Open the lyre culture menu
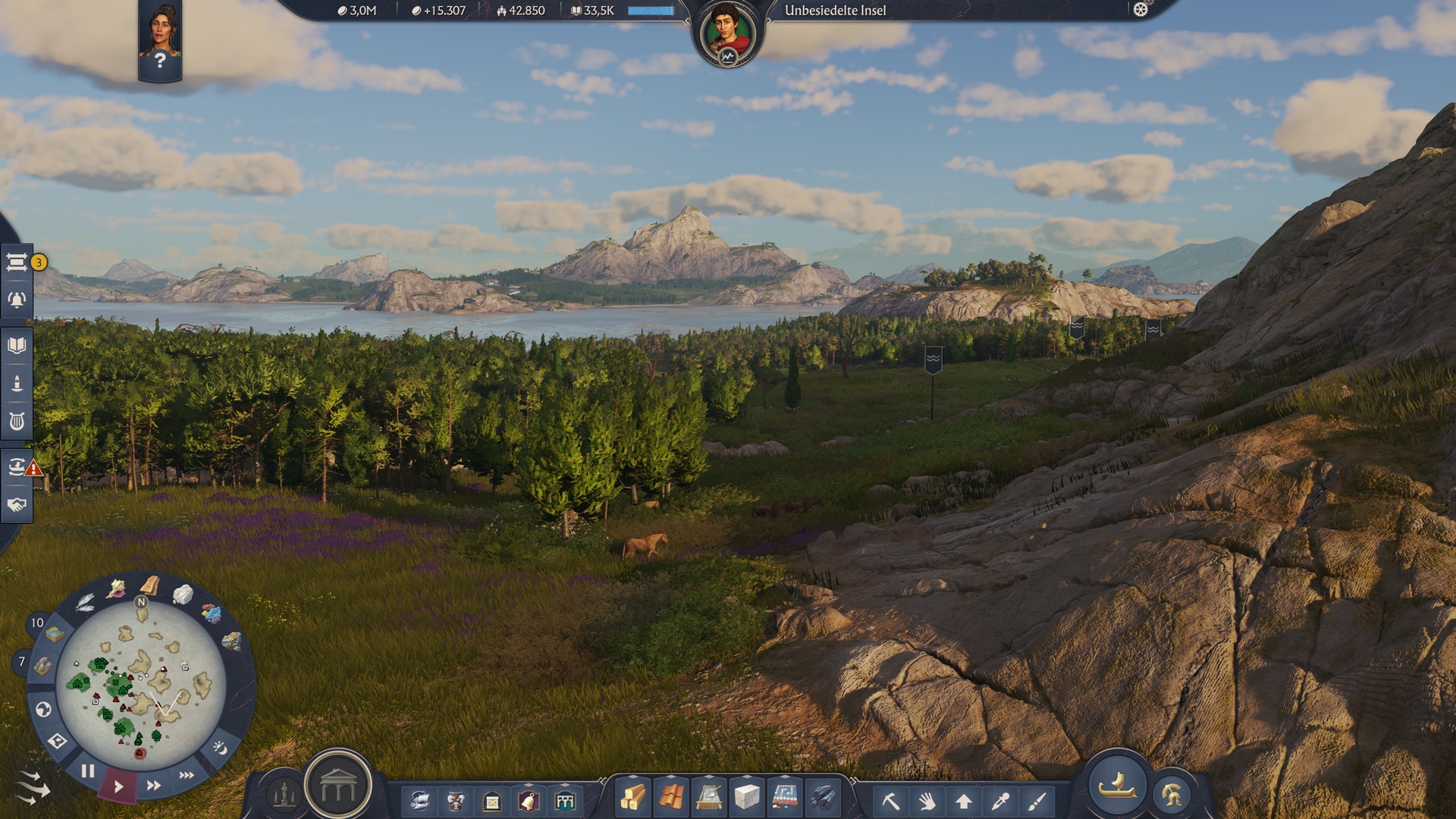This screenshot has width=1456, height=819. pos(17,422)
